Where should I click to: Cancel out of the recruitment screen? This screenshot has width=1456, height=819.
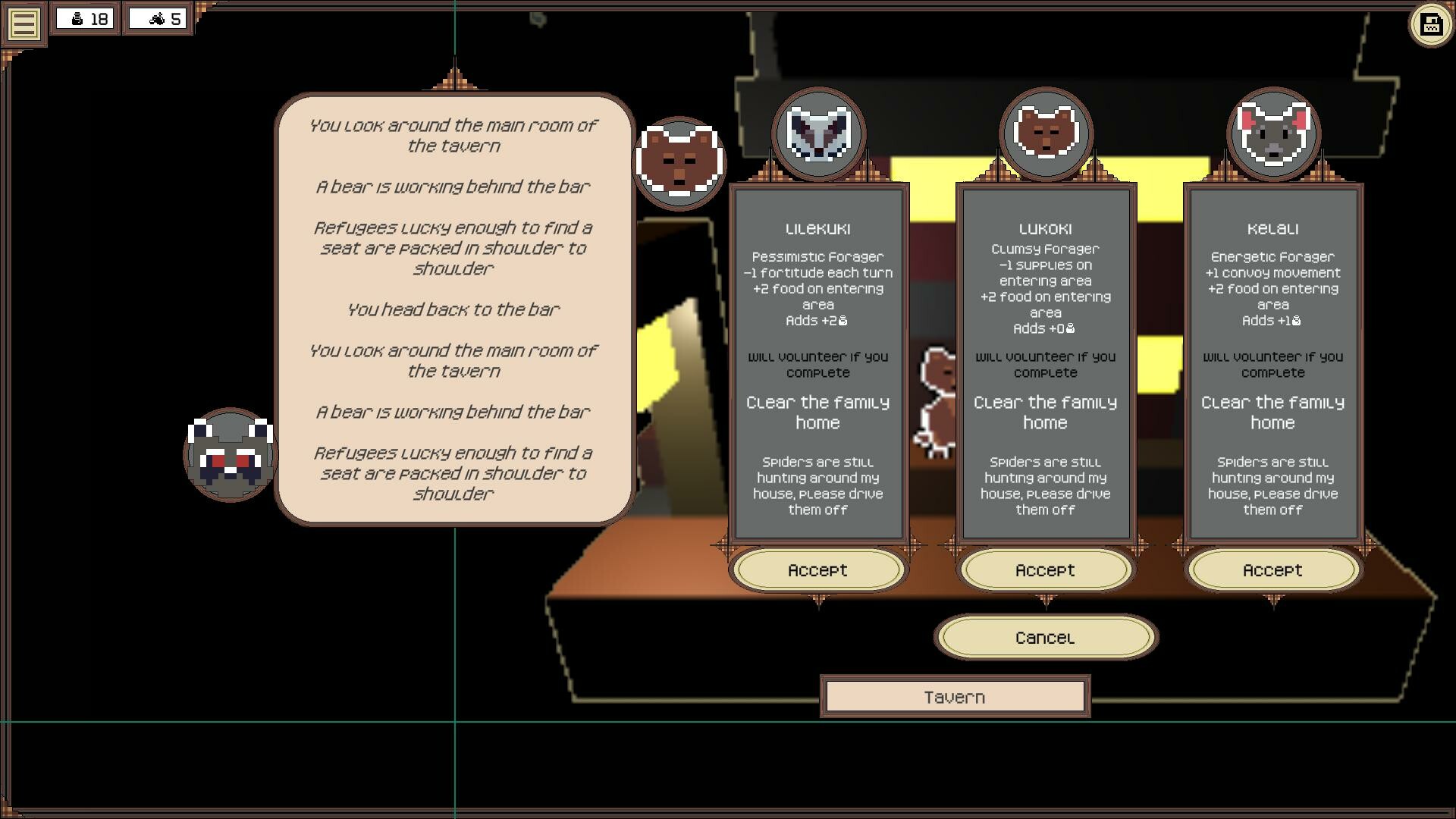1046,637
